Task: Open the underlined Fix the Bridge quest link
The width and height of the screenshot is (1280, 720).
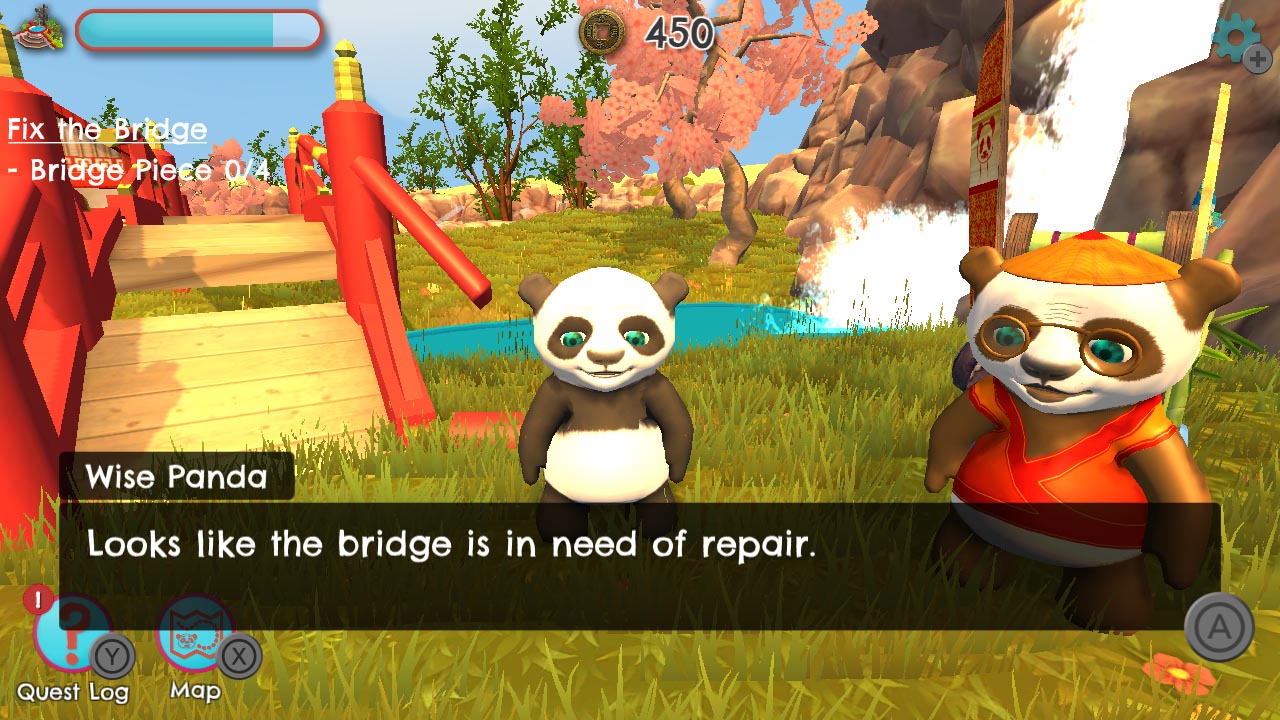Action: click(105, 129)
